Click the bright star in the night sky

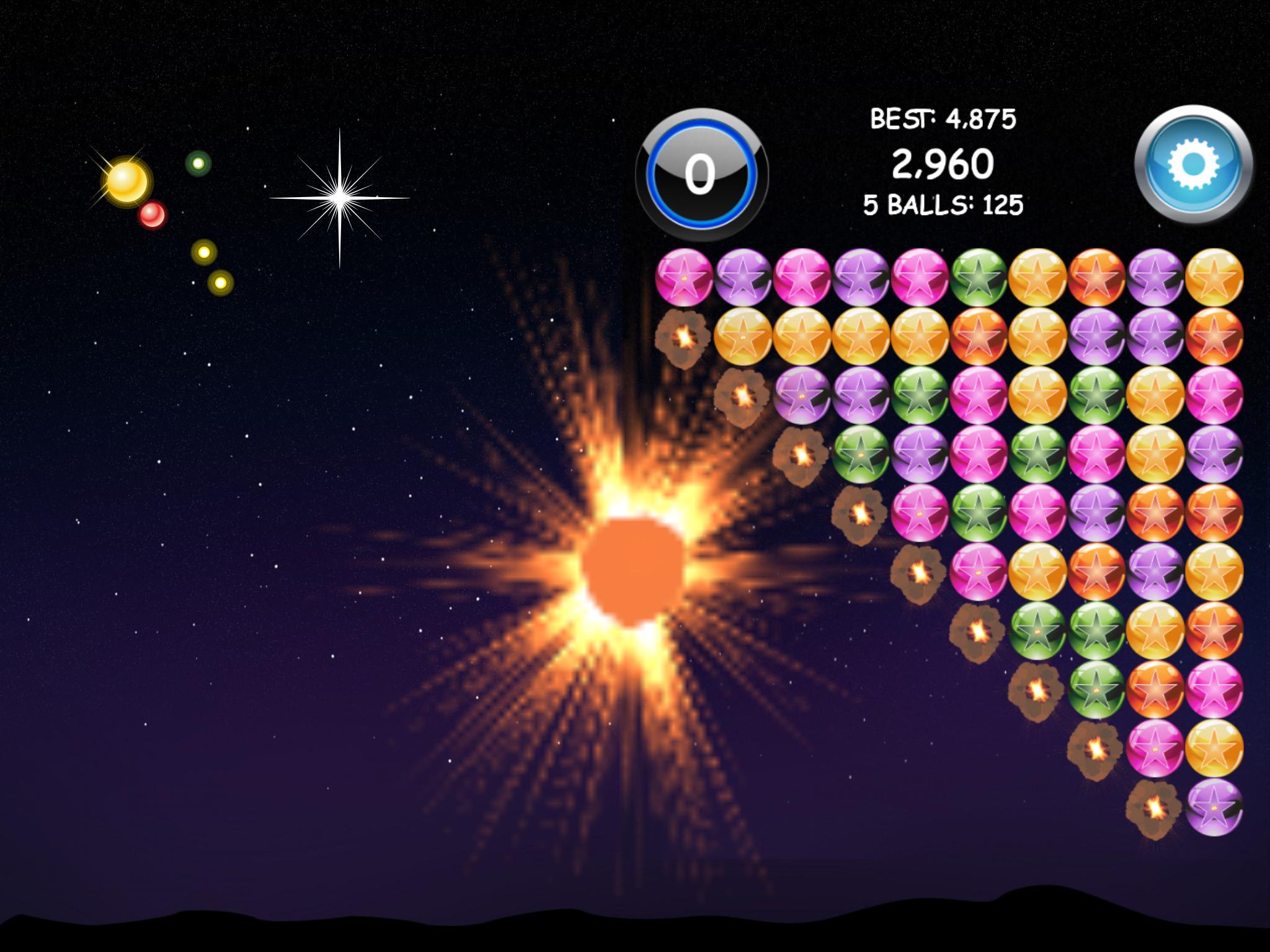tap(340, 198)
